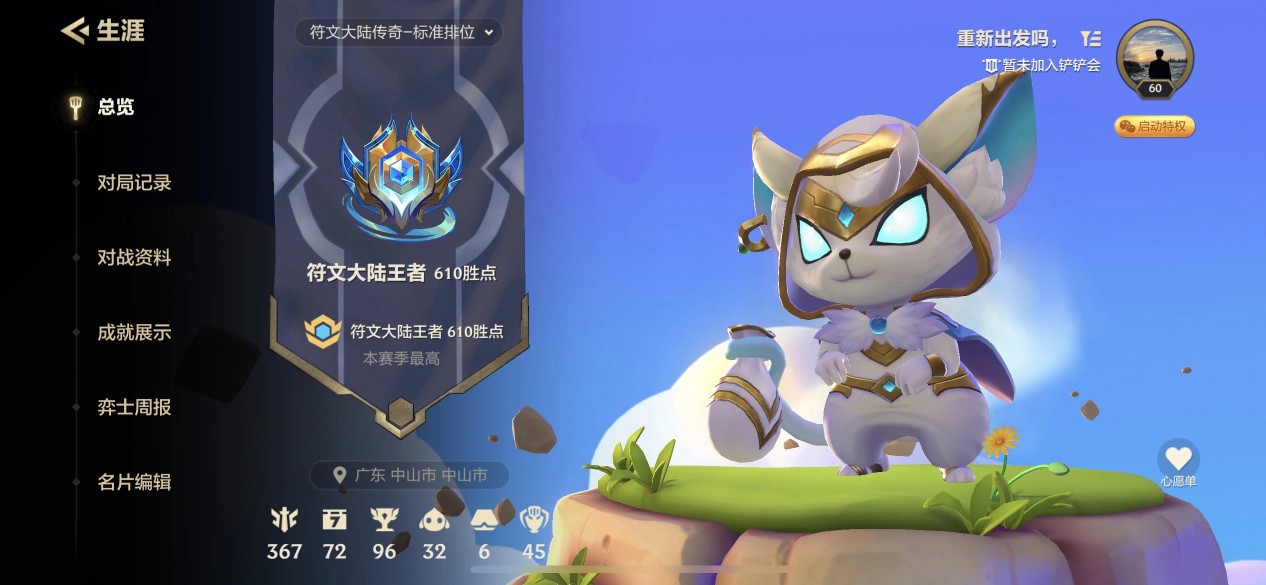Click the 广东 中山市 location tag

point(410,476)
